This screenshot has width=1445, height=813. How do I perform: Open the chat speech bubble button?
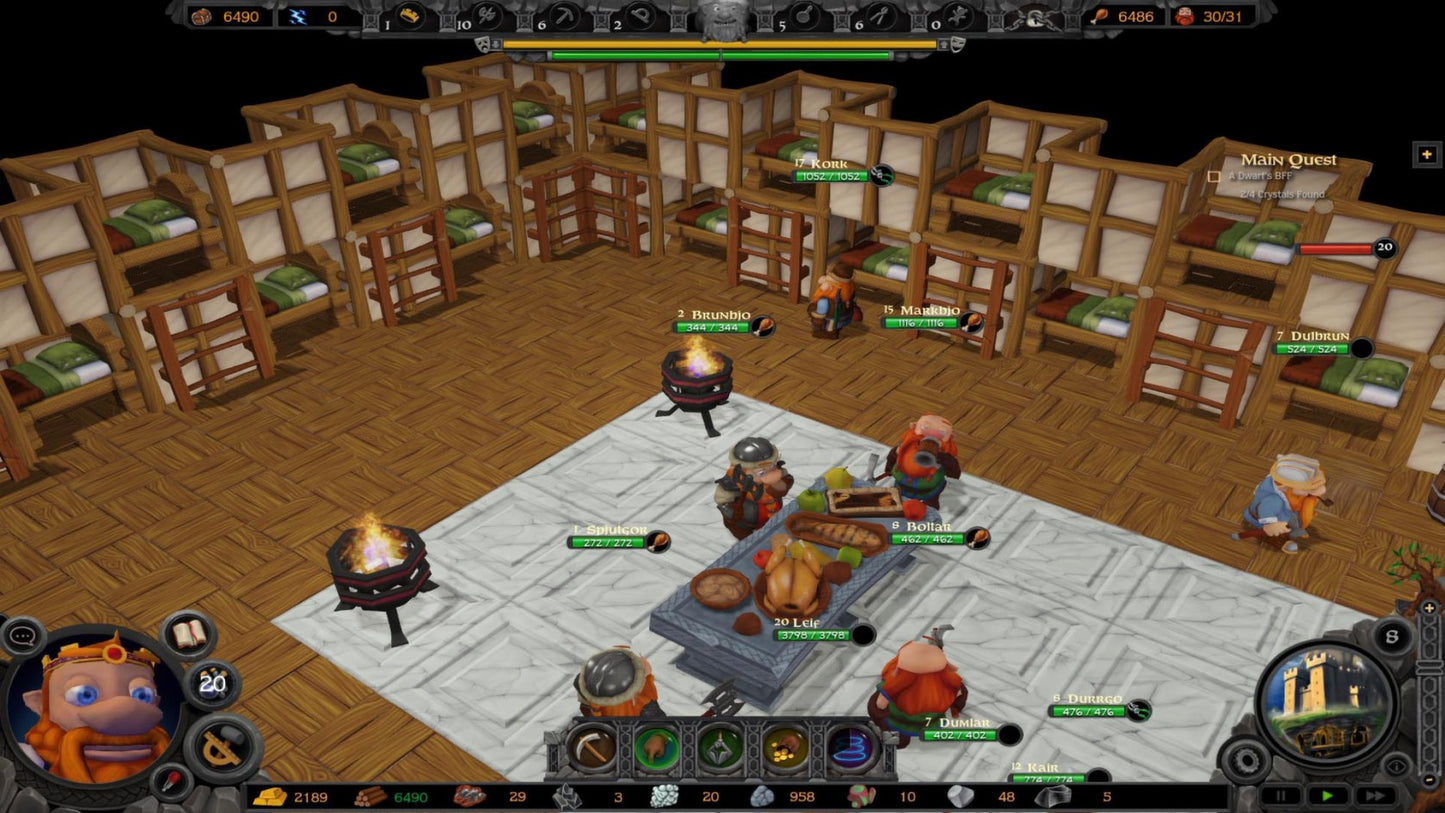[23, 636]
